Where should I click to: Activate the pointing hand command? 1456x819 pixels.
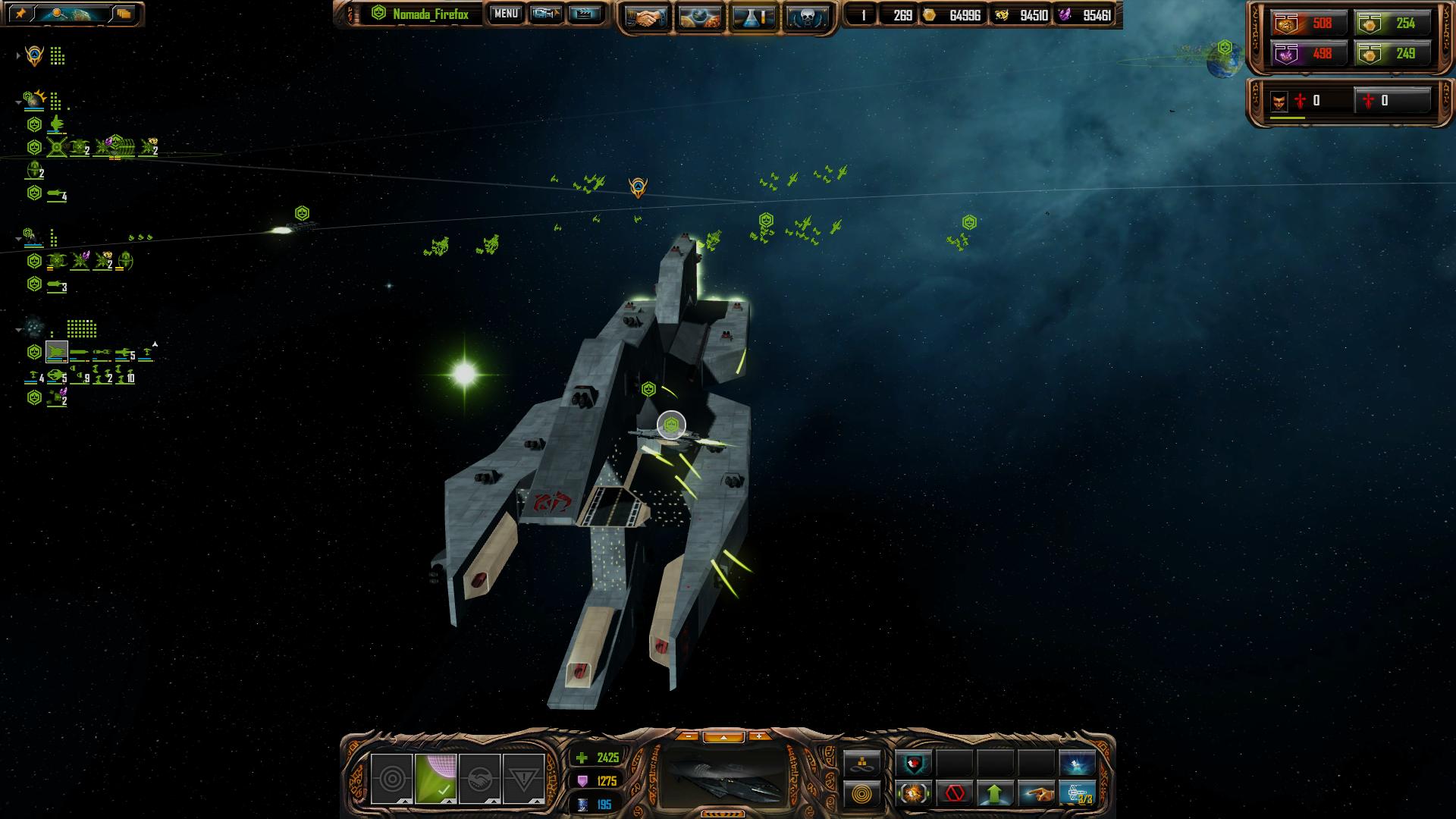(x=1037, y=794)
